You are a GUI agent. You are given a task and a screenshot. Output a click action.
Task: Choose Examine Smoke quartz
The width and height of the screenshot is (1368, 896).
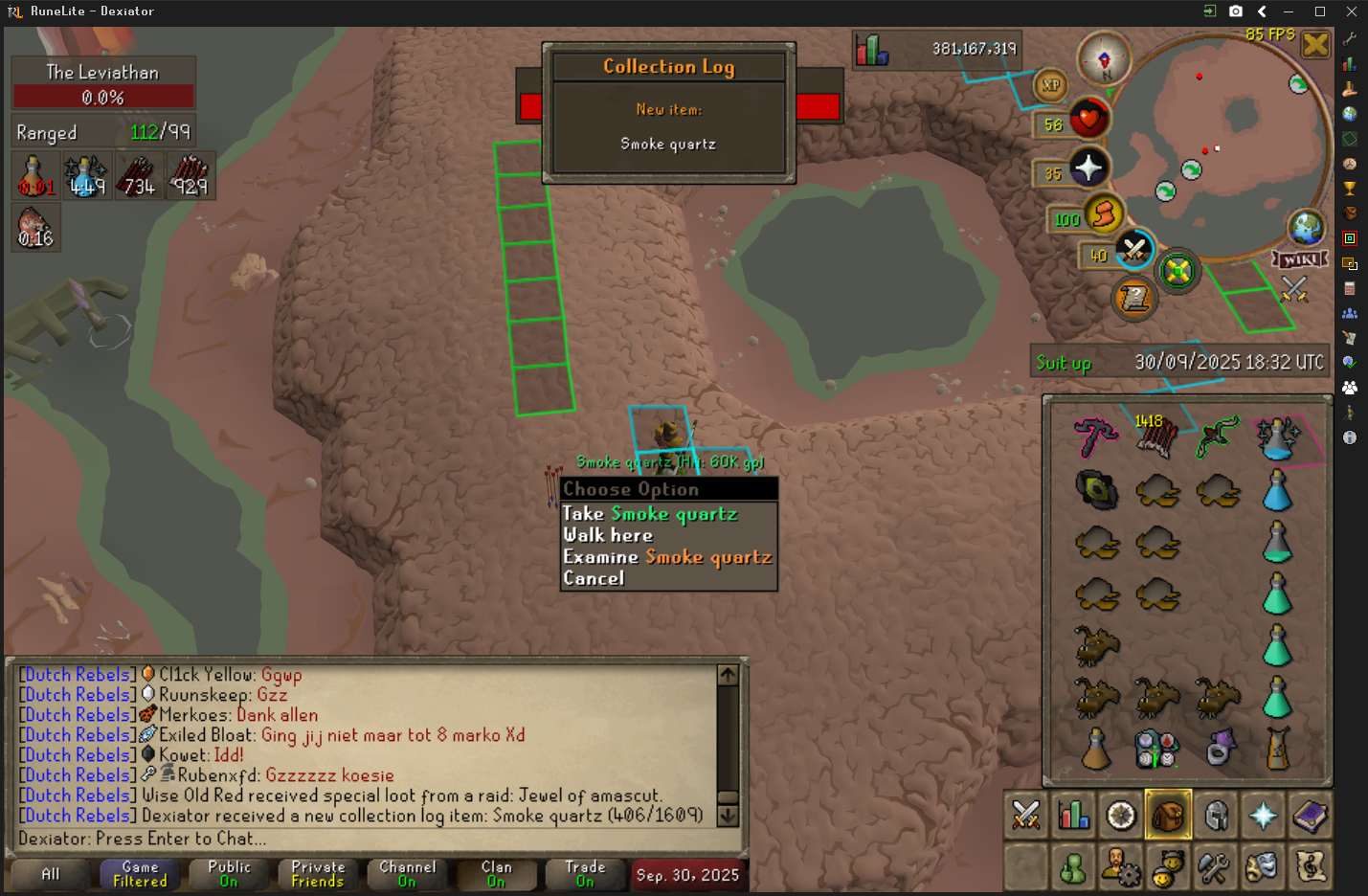666,557
